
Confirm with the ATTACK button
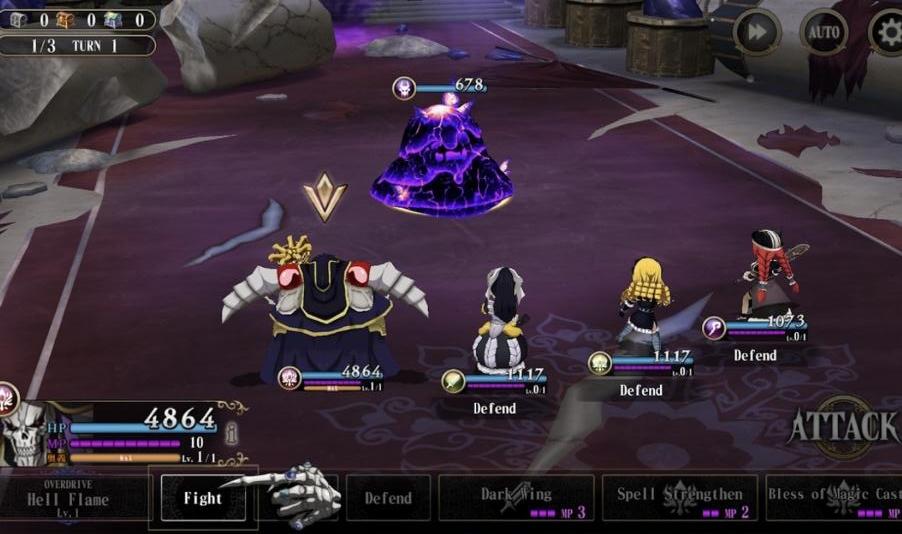click(844, 427)
